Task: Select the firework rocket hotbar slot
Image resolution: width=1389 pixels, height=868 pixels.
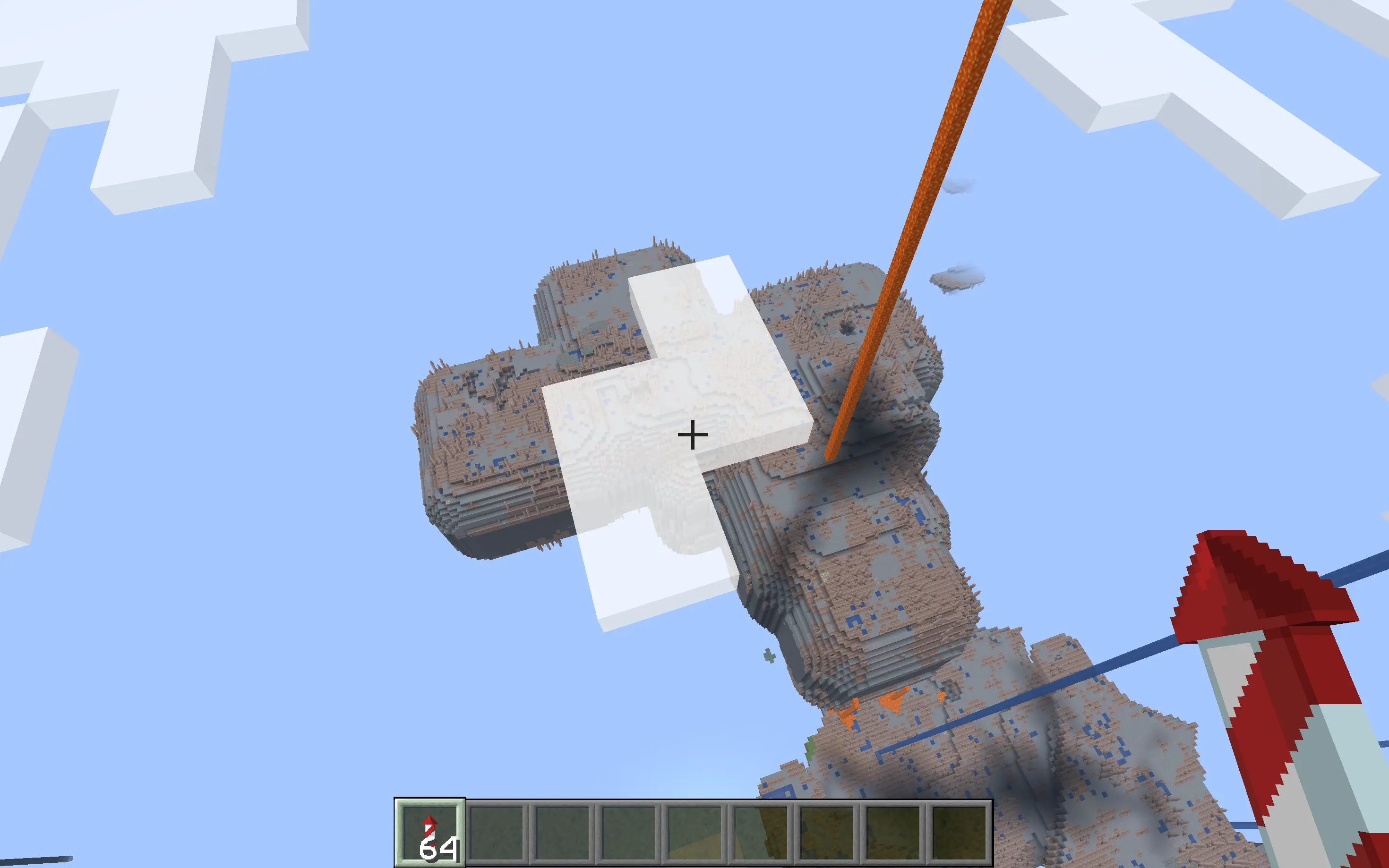Action: (429, 833)
